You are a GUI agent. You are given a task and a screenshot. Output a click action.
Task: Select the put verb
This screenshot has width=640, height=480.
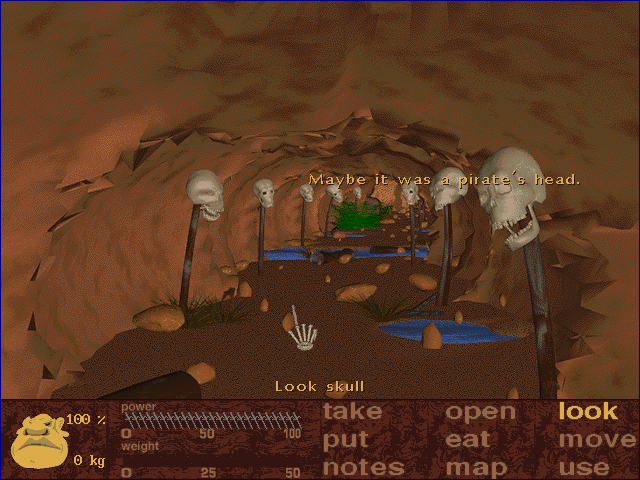346,439
